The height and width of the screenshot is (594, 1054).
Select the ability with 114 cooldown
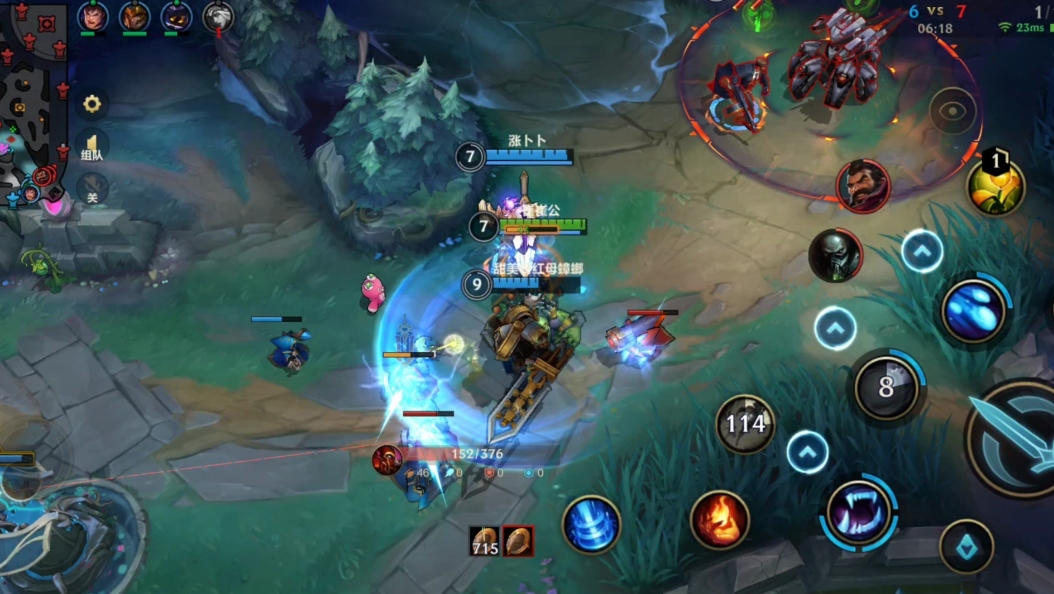point(746,424)
